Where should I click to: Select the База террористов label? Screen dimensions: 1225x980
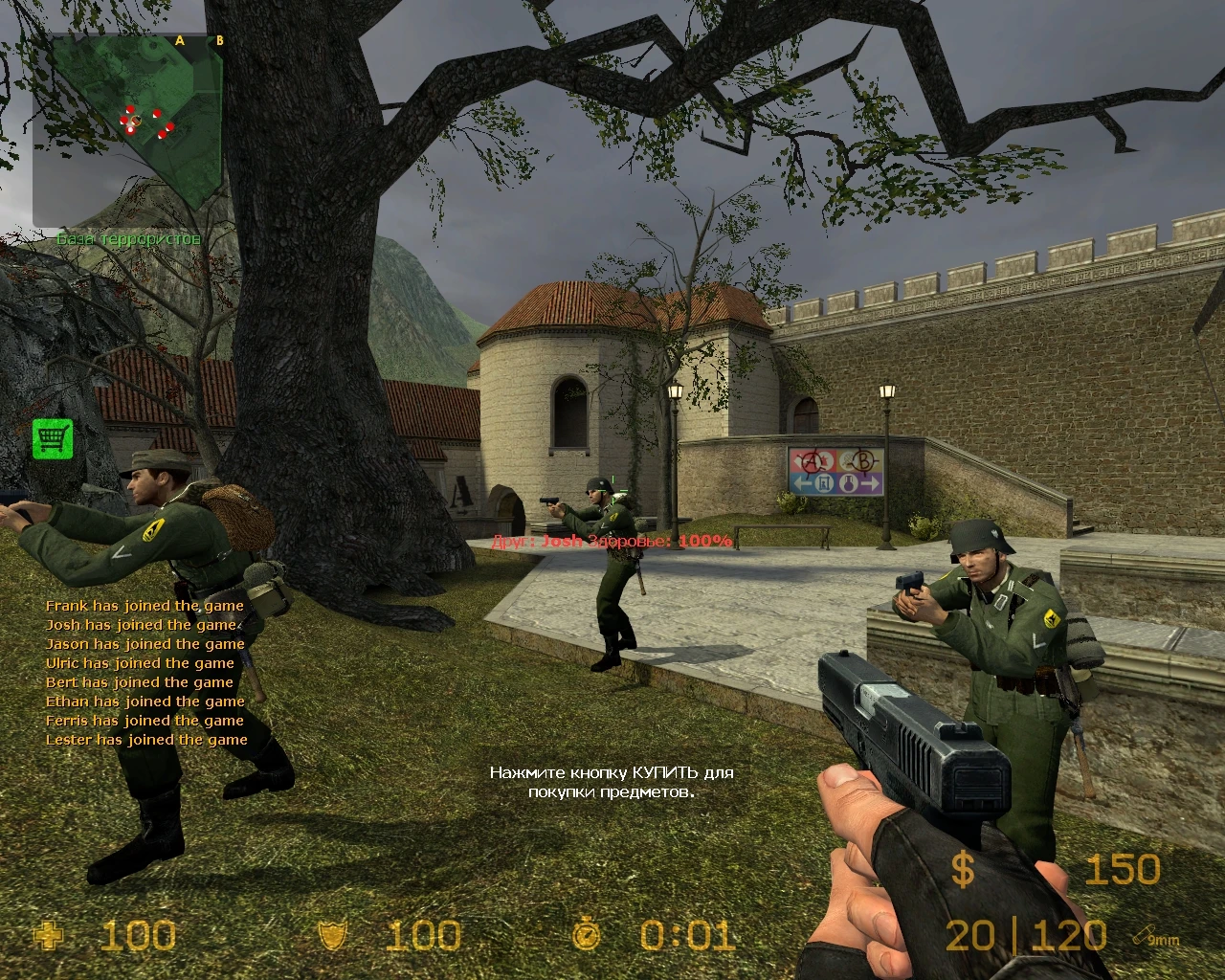(x=130, y=239)
